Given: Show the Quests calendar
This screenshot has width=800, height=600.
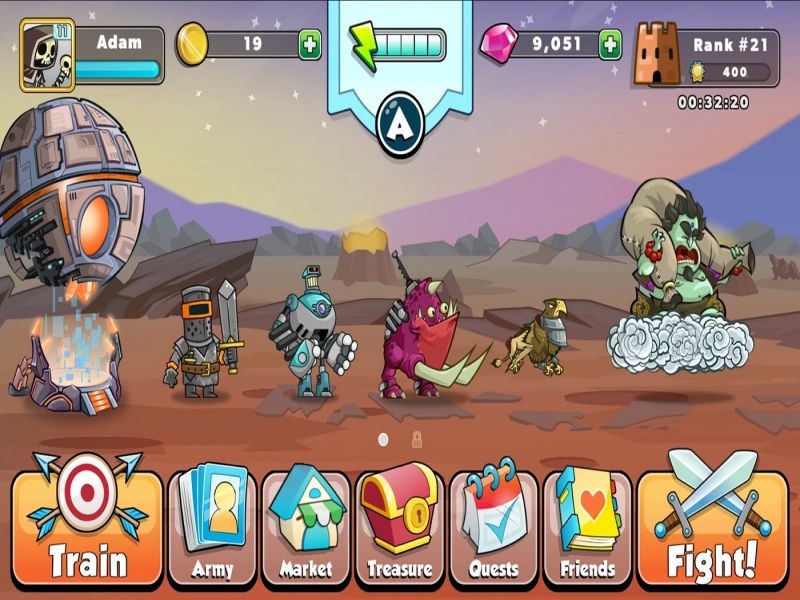Looking at the screenshot, I should coord(493,527).
